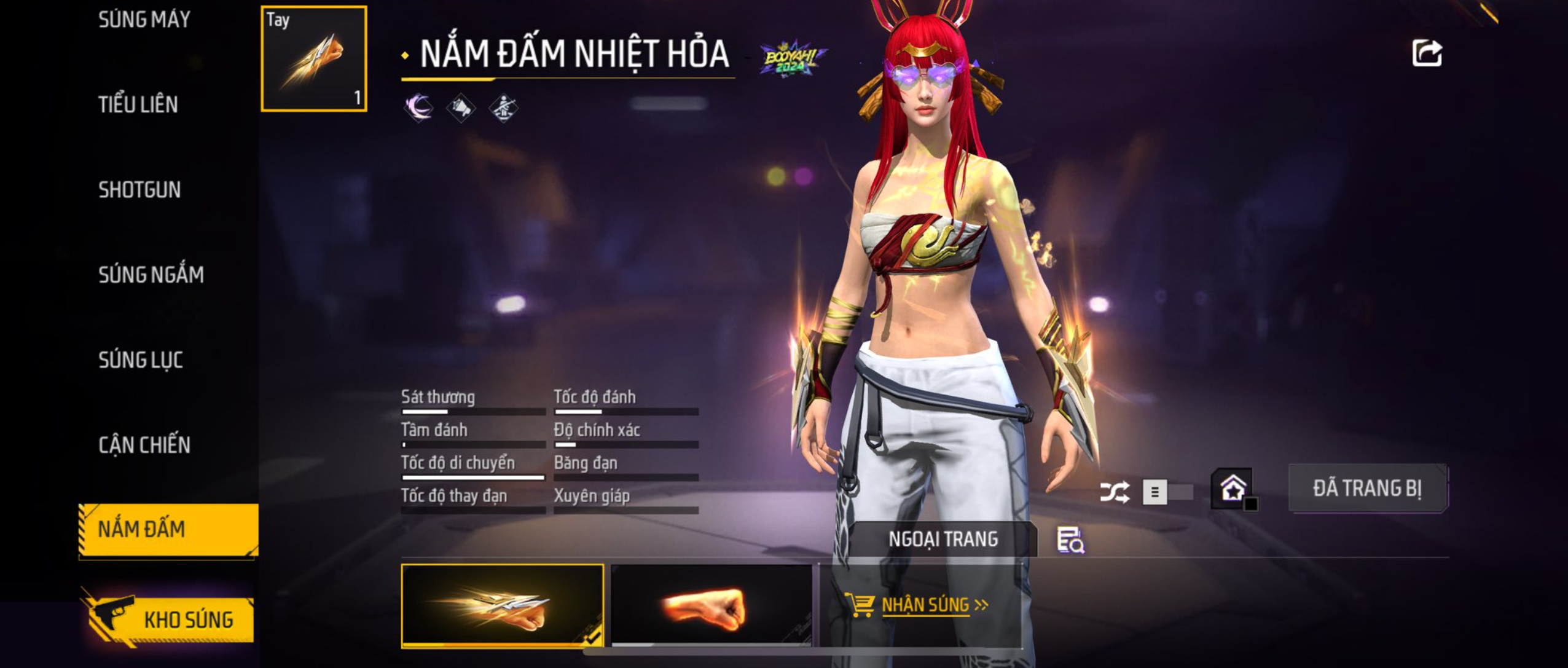Choose the Súng Lục category
Image resolution: width=1568 pixels, height=668 pixels.
(141, 360)
